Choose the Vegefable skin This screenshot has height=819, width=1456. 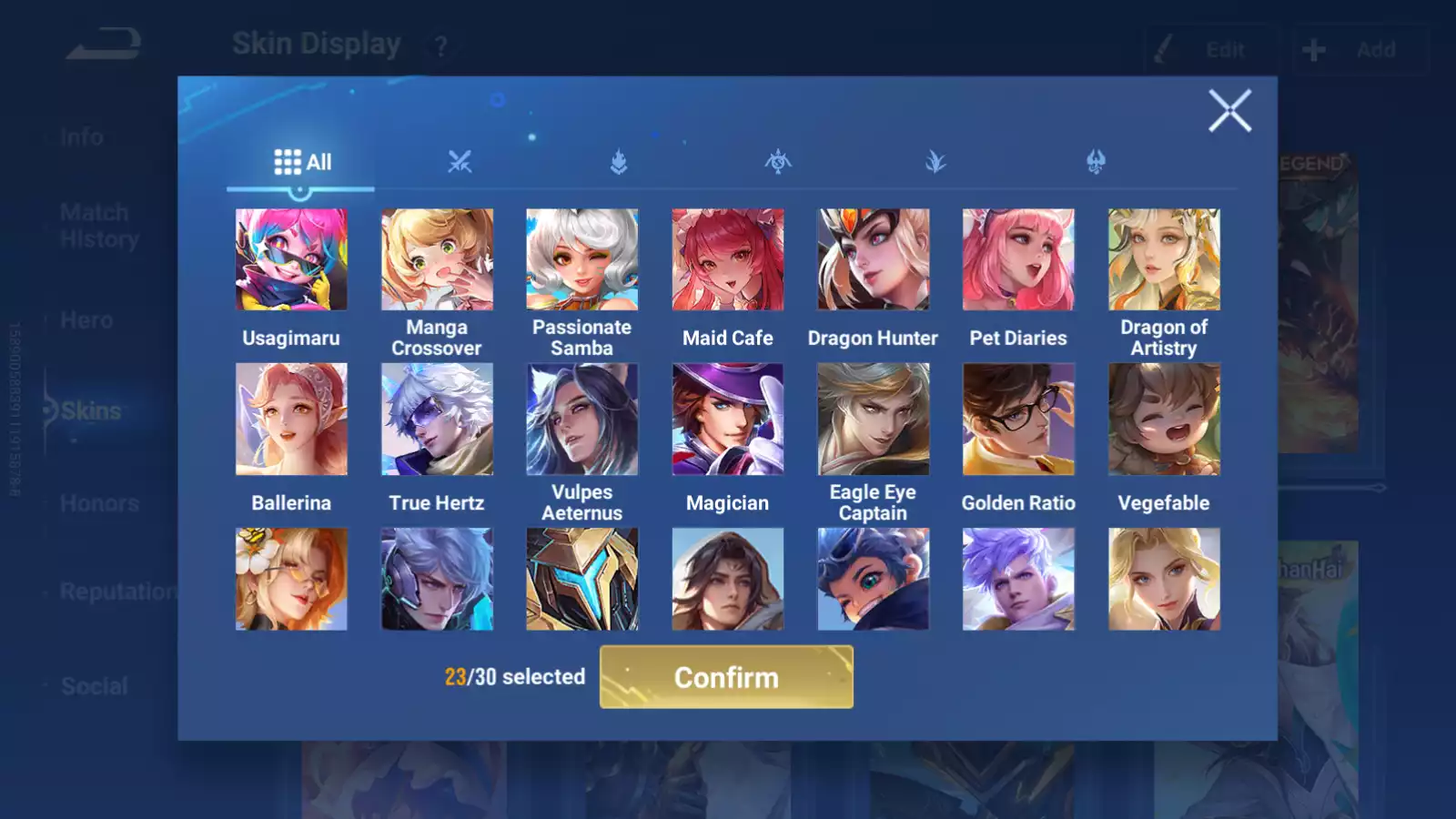1164,420
